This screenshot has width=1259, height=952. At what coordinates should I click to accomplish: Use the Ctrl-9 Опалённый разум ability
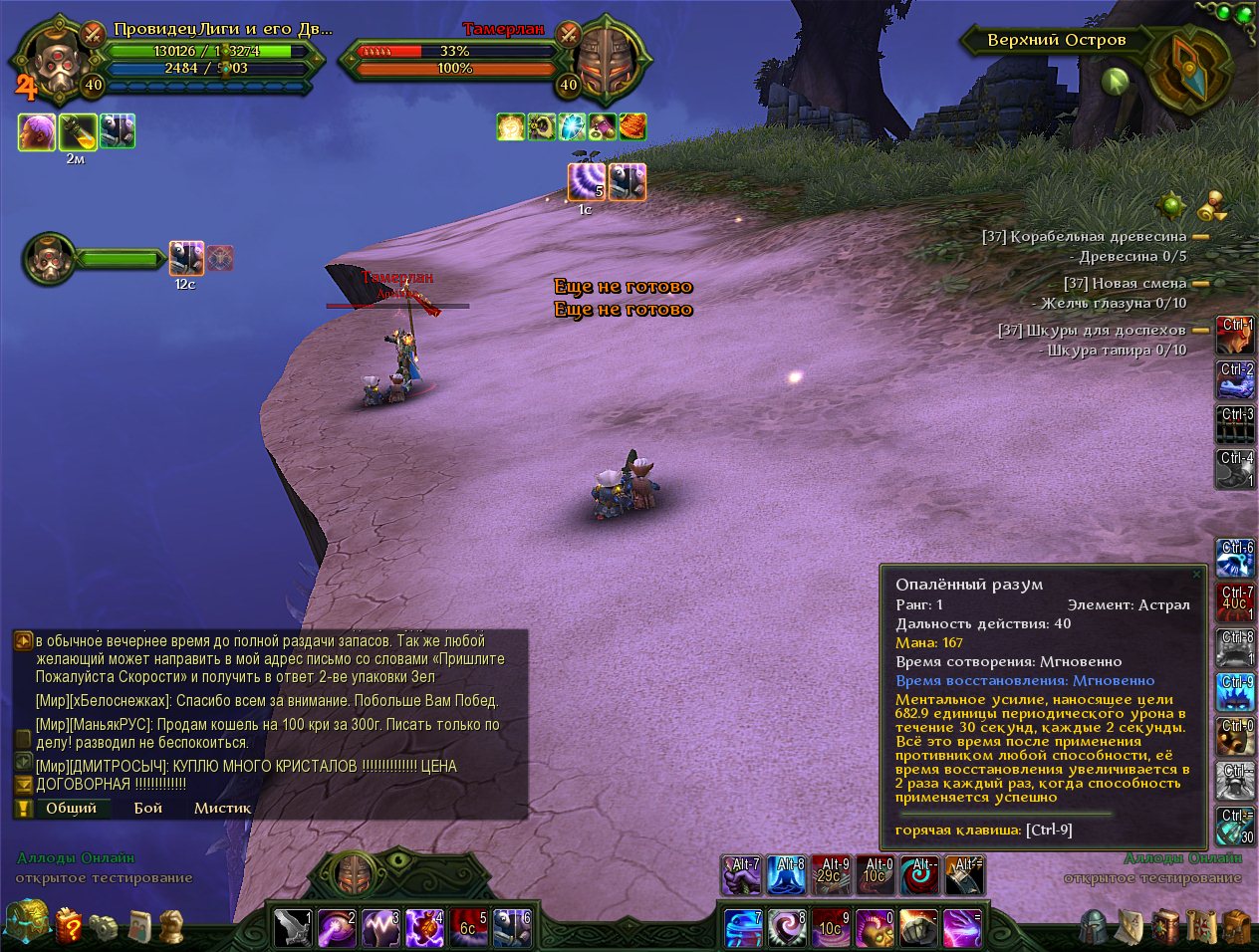pyautogui.click(x=1236, y=693)
